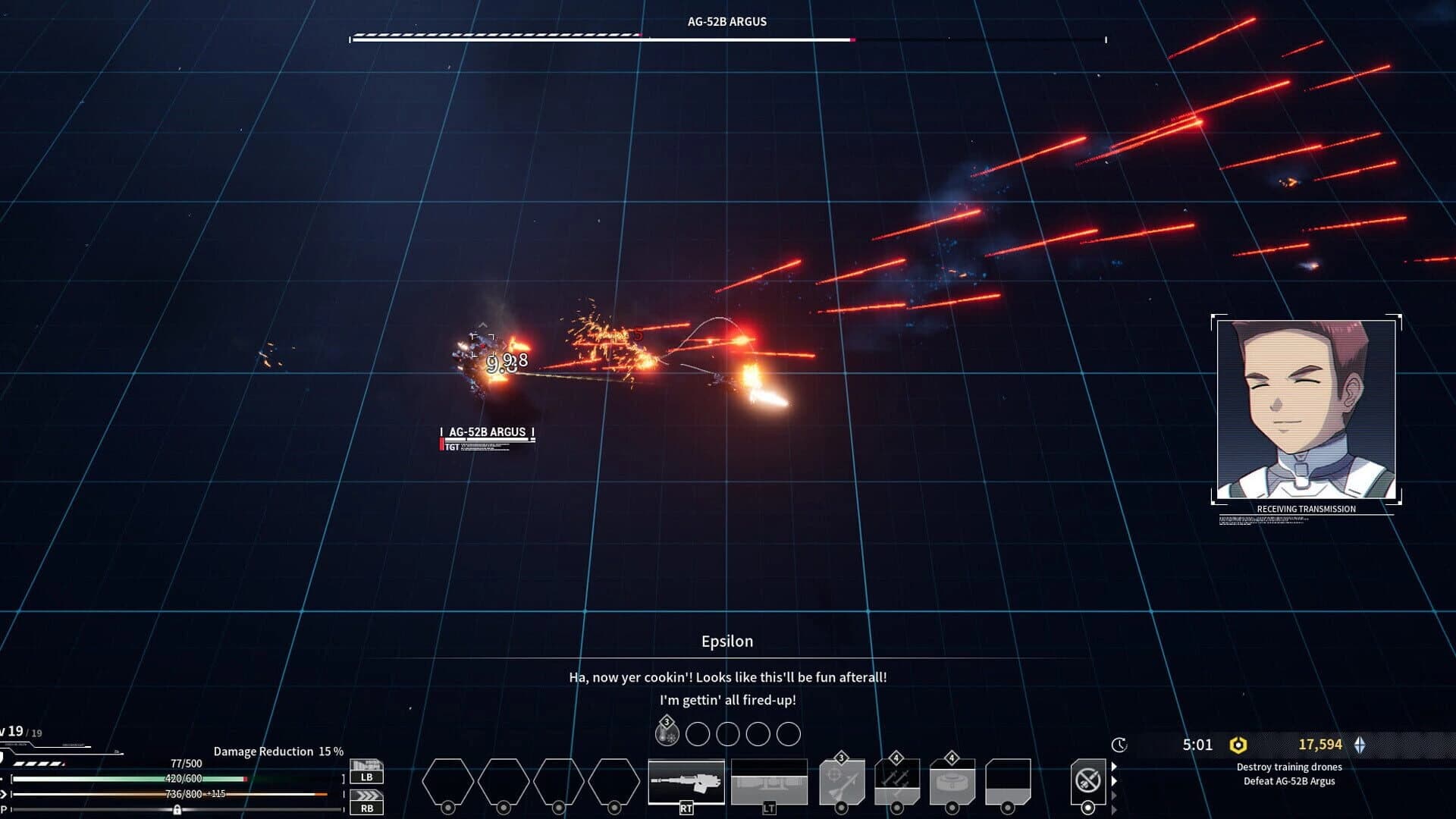Deploy the mine weapon with 4 charges
The width and height of the screenshot is (1456, 819).
pyautogui.click(x=951, y=781)
